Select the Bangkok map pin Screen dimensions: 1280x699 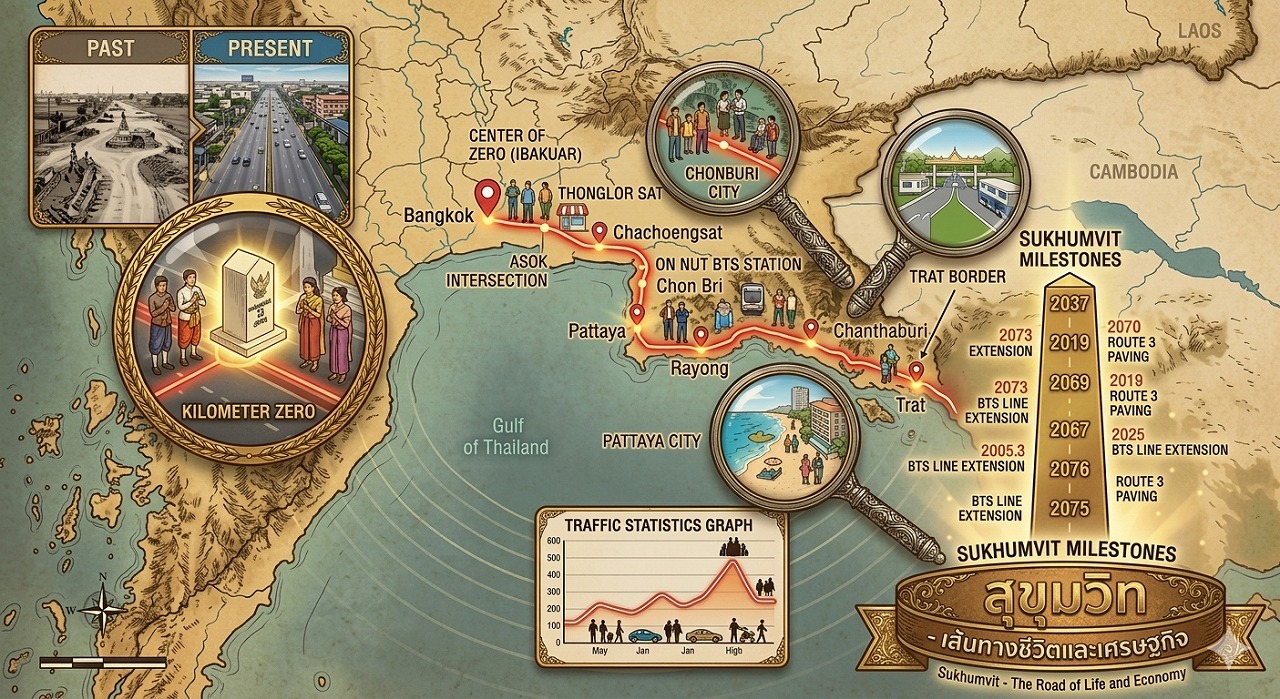487,195
